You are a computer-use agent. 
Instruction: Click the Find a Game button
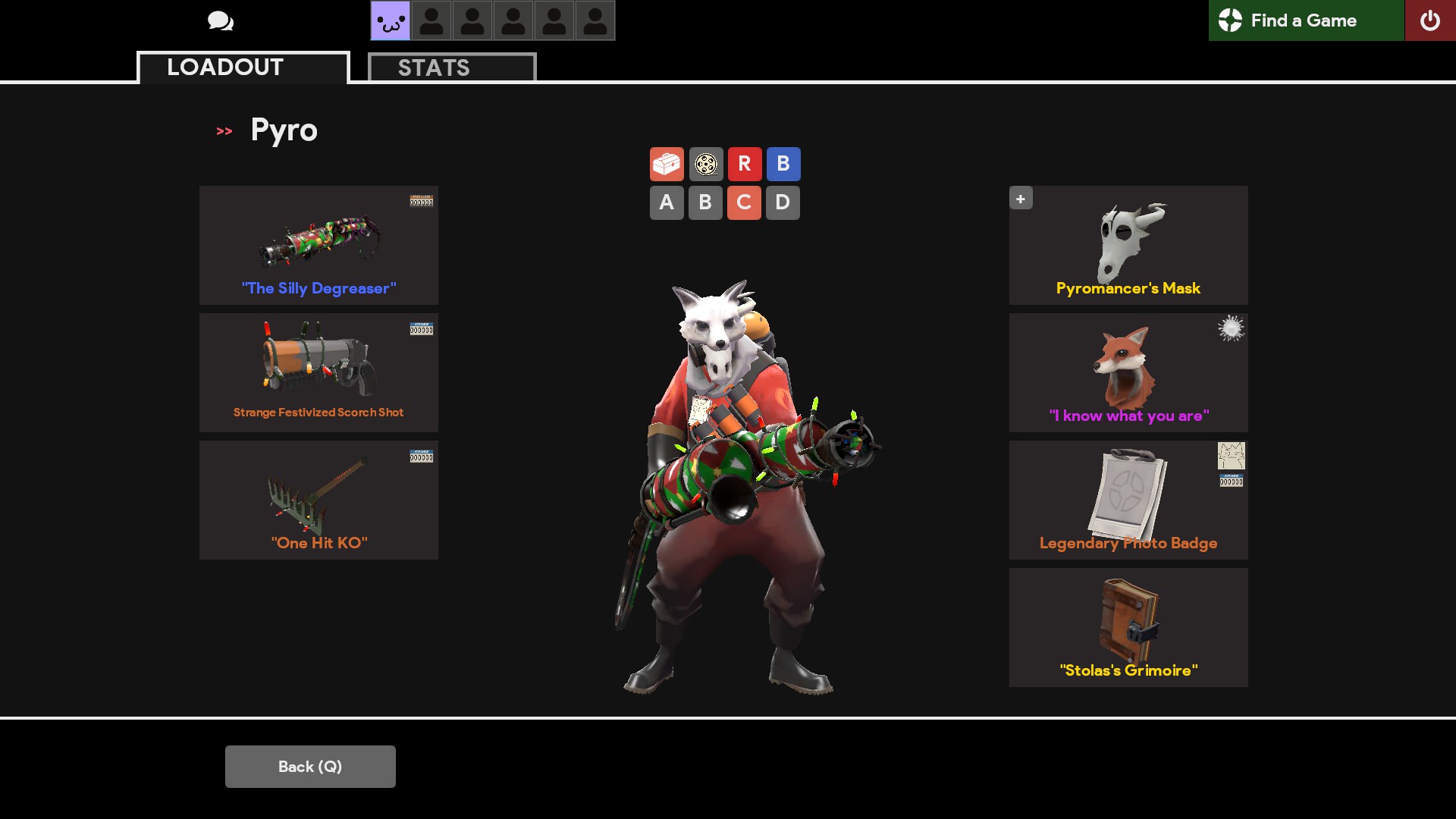coord(1306,20)
